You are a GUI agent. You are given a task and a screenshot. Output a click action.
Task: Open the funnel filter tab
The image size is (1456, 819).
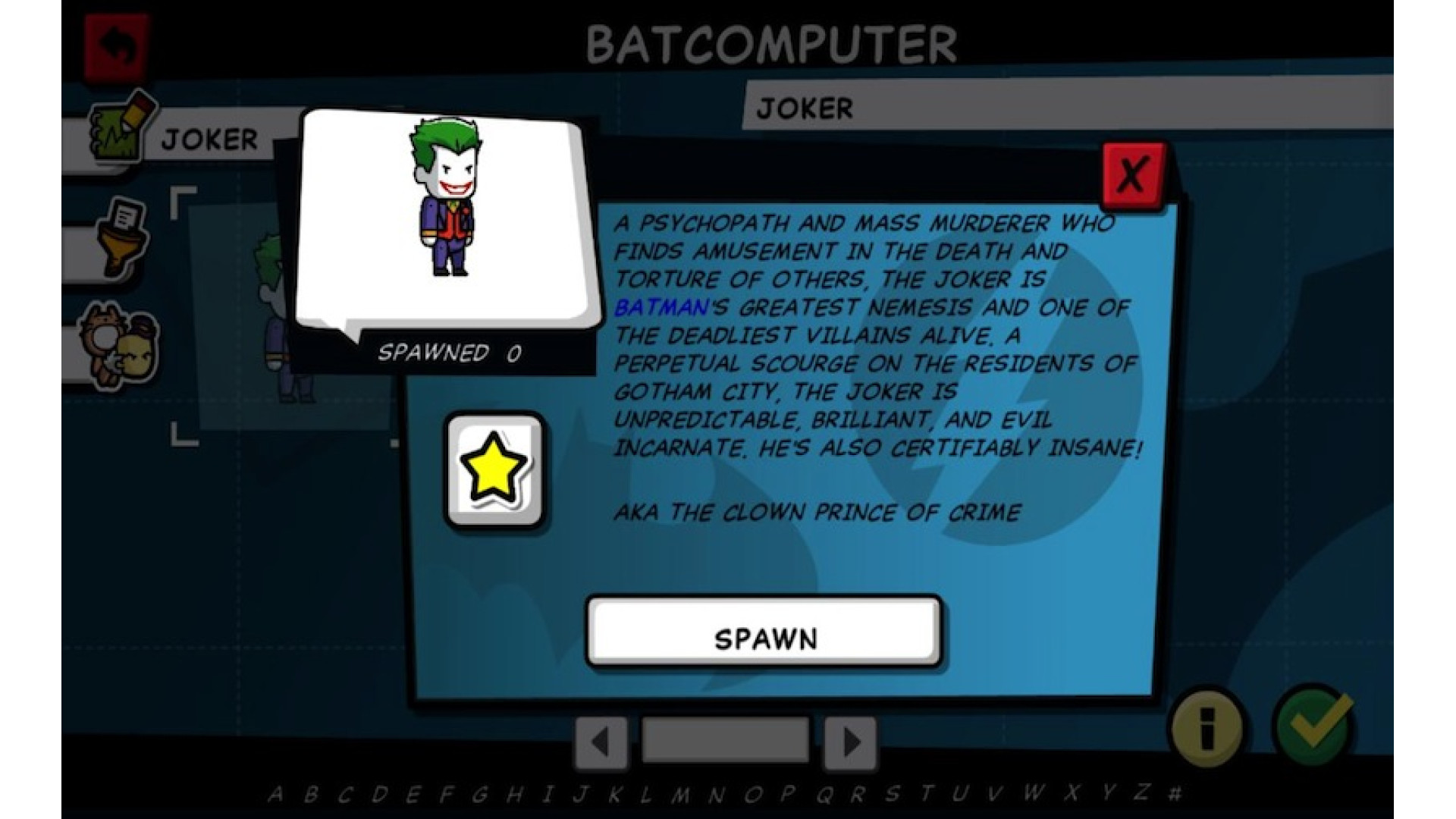[121, 237]
